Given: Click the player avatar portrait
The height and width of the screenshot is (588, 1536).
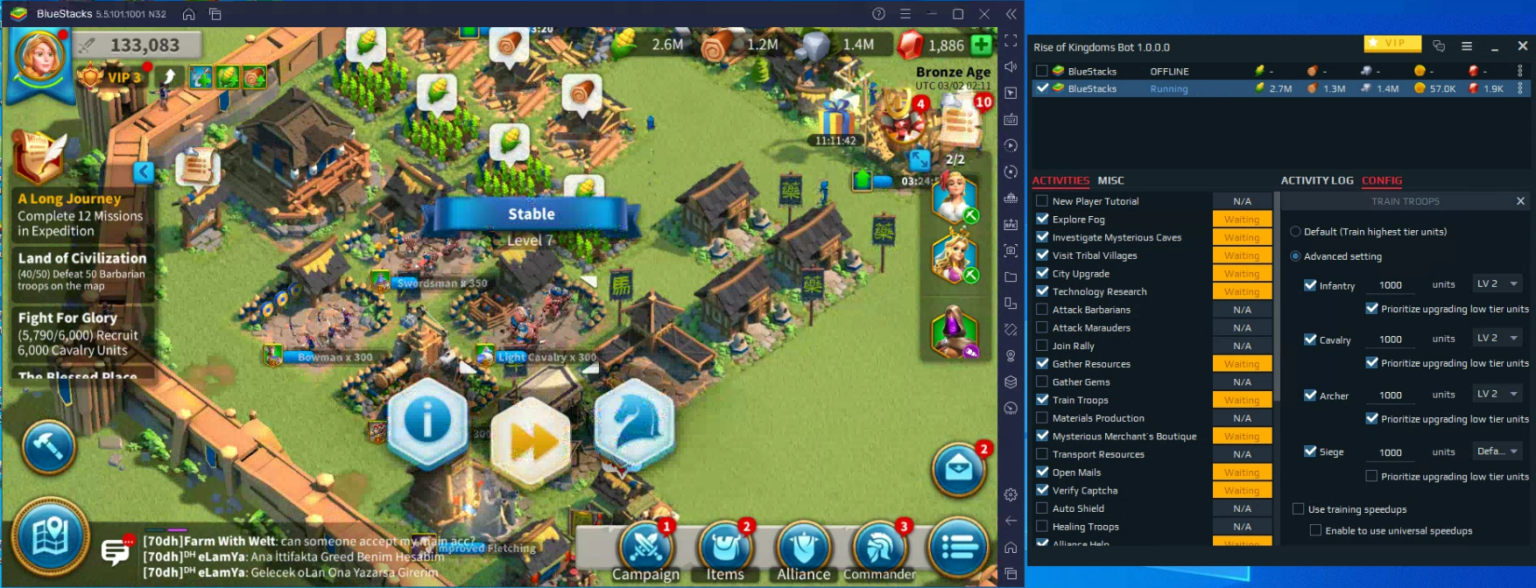Looking at the screenshot, I should pyautogui.click(x=40, y=62).
